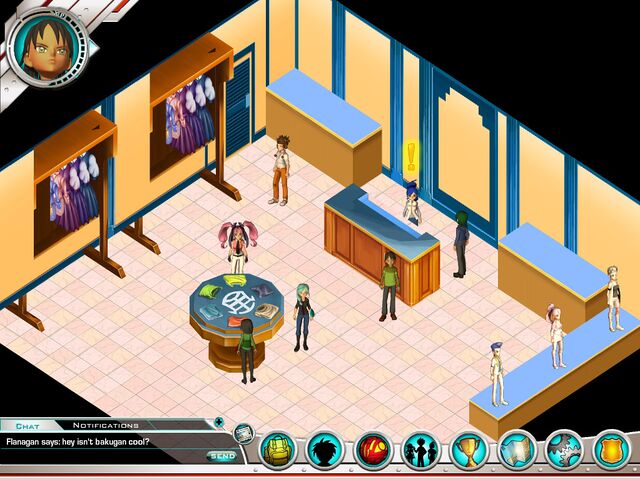Open the silver gear settings icon
This screenshot has height=479, width=640.
564,450
